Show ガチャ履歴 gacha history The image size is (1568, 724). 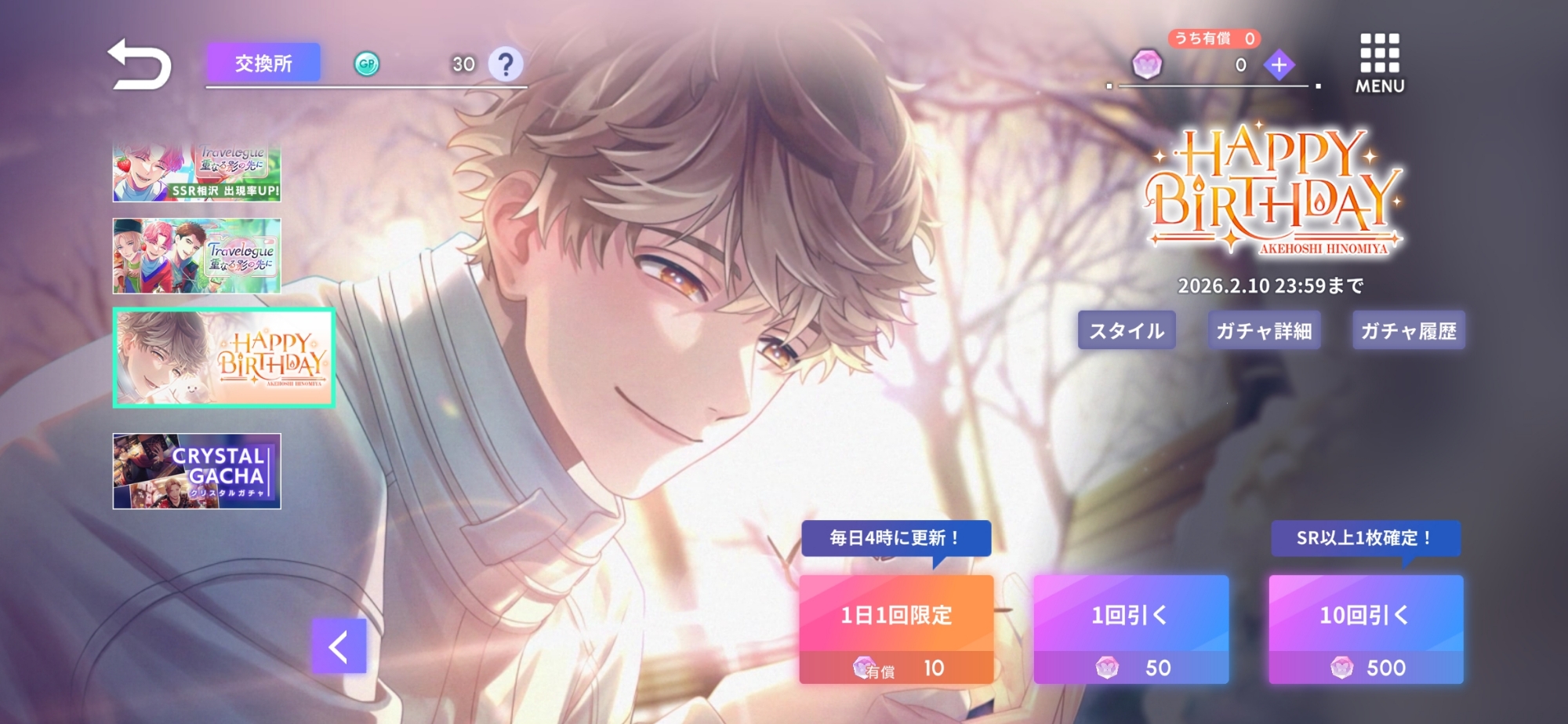pyautogui.click(x=1409, y=330)
